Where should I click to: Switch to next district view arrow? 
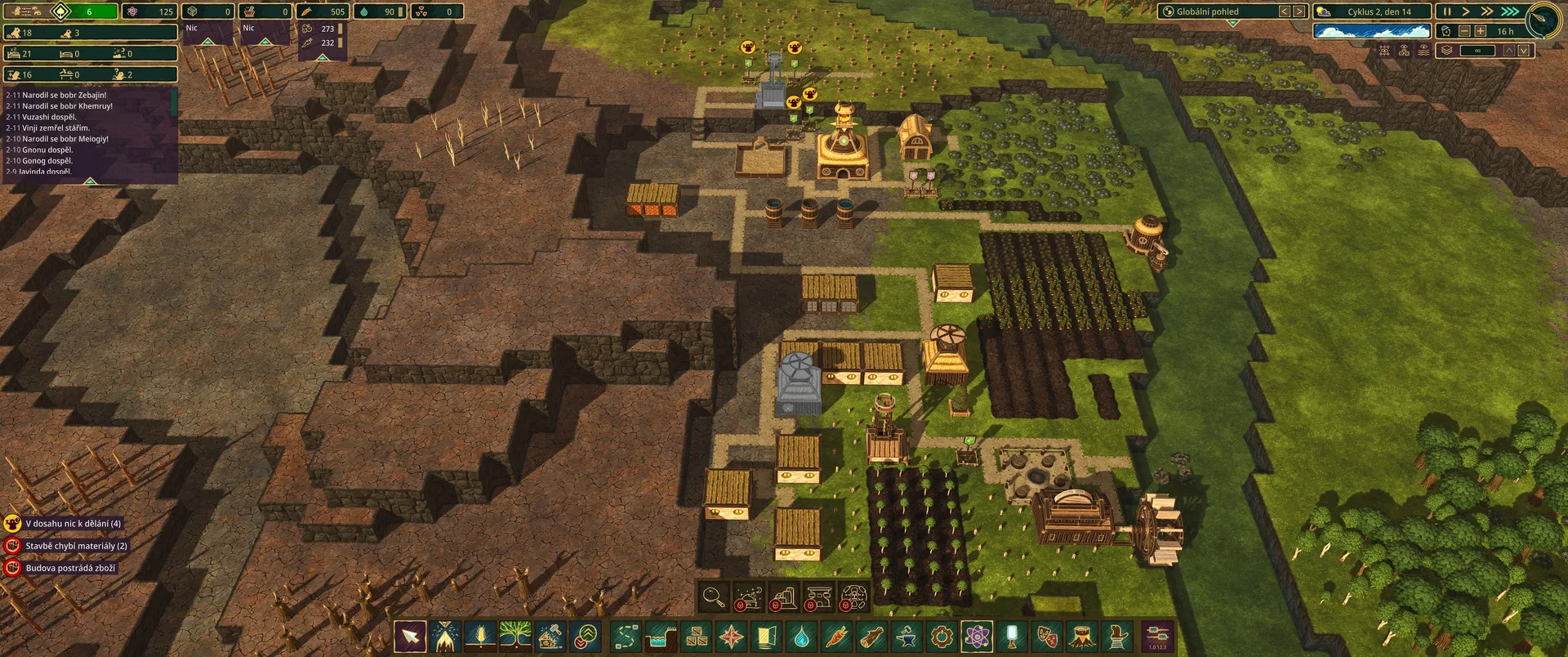pos(1298,11)
